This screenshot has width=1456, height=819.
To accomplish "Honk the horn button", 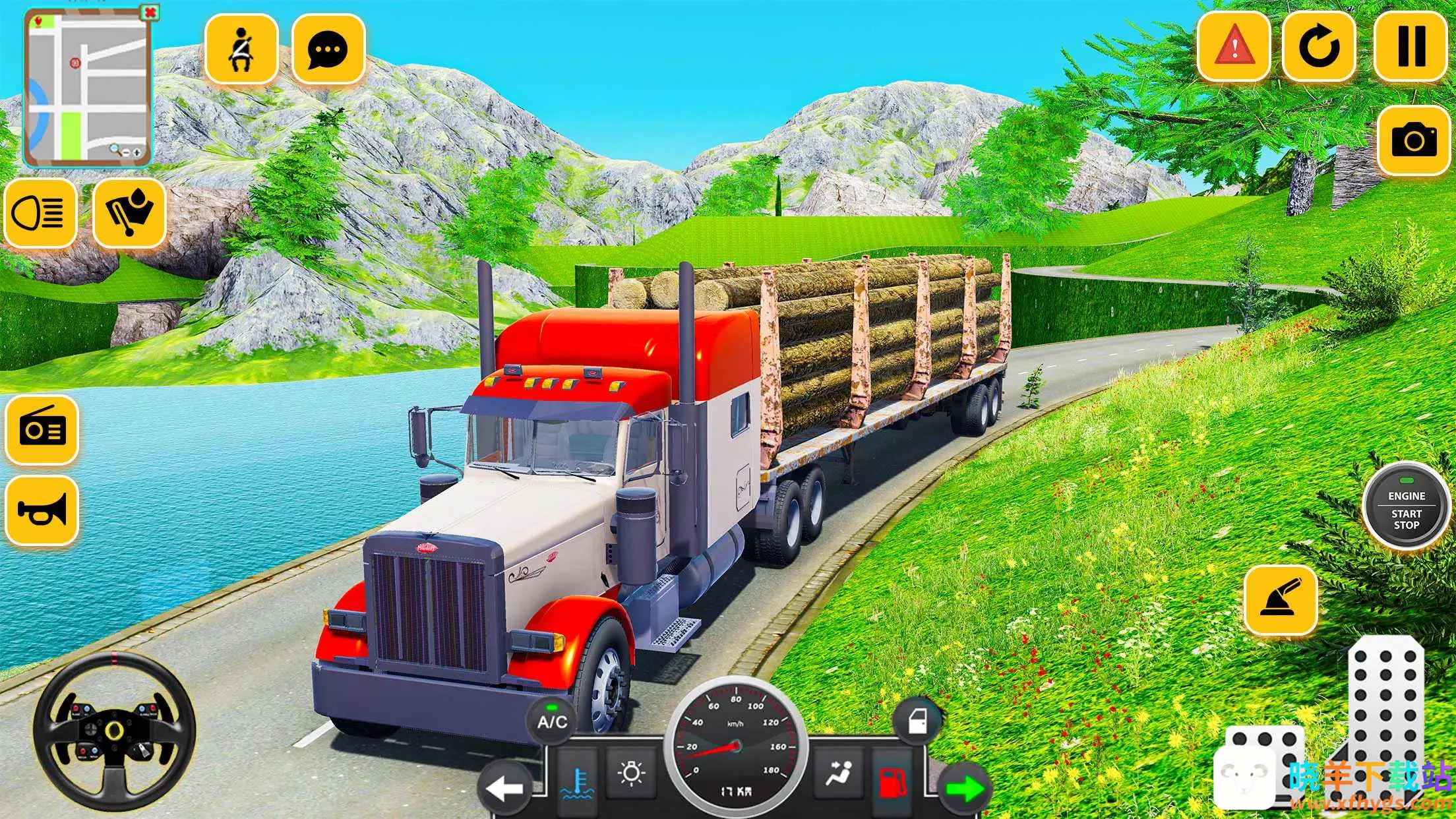I will (42, 511).
